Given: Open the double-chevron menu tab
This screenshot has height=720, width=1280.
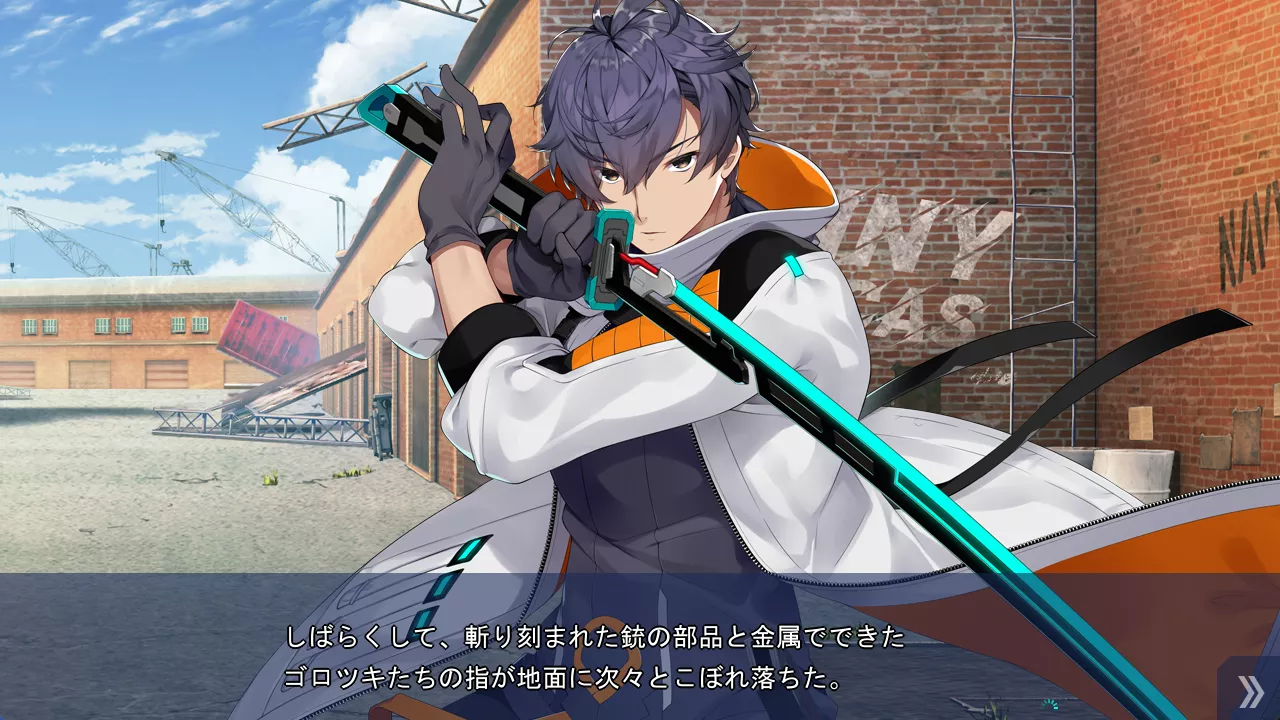Looking at the screenshot, I should (x=1250, y=691).
